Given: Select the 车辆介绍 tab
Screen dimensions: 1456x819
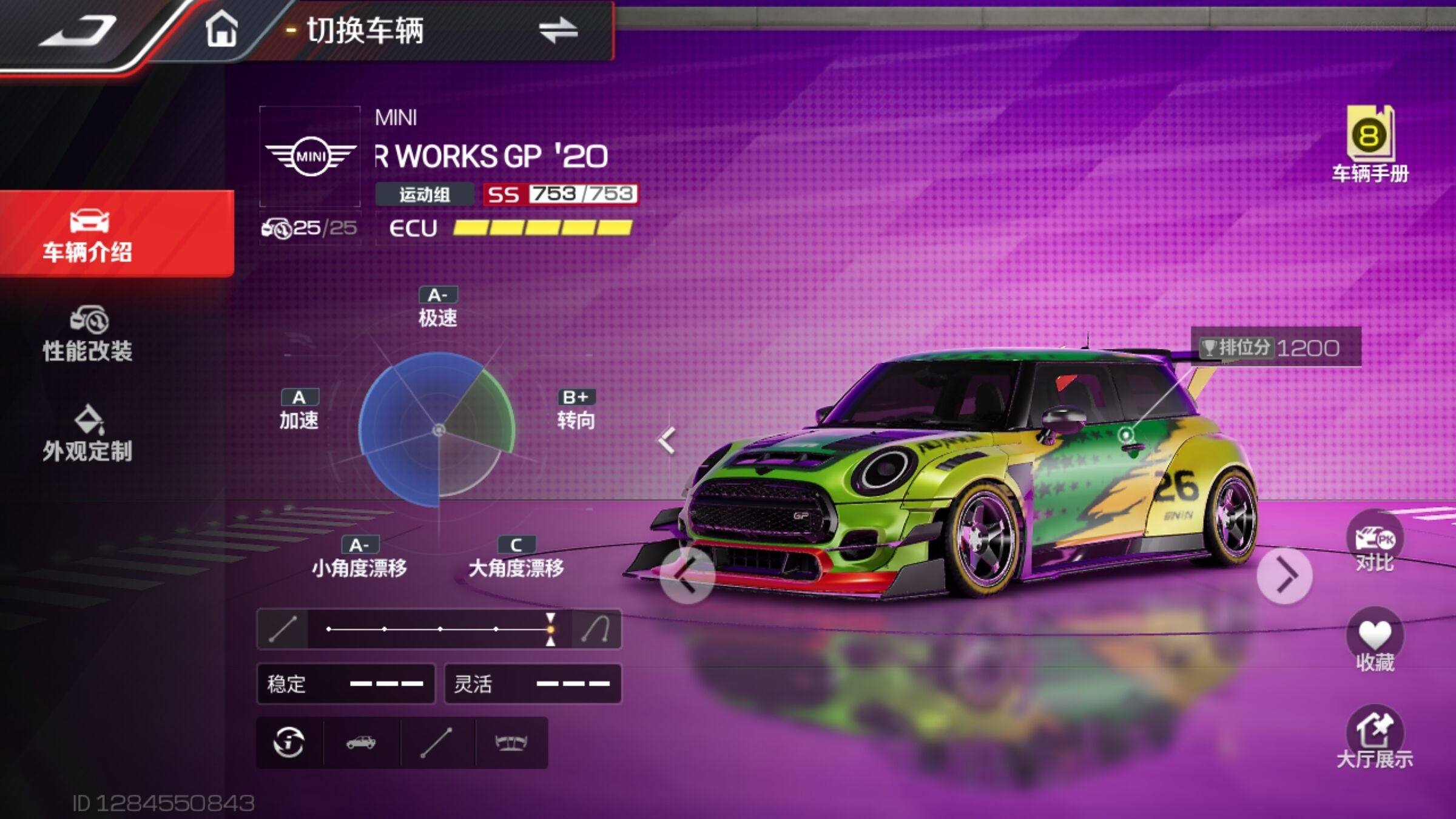Looking at the screenshot, I should point(89,235).
